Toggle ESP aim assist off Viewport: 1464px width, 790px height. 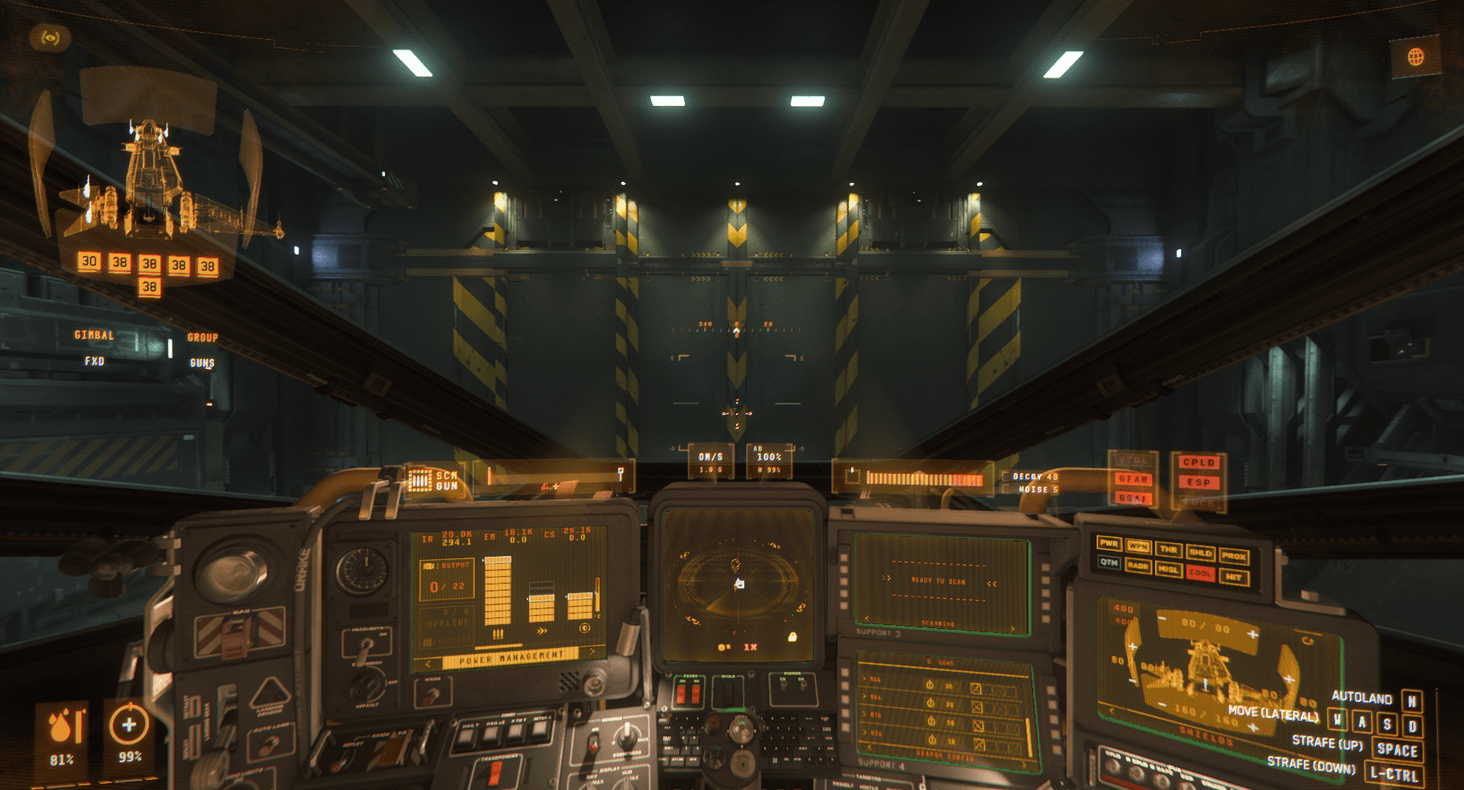click(x=1199, y=483)
